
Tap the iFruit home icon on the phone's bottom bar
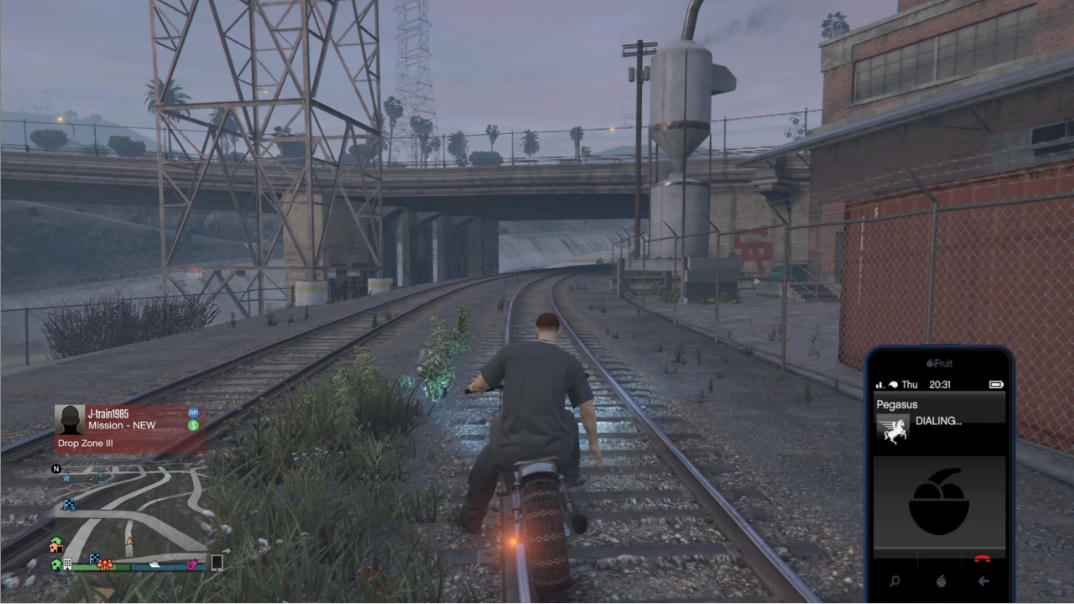coord(939,580)
